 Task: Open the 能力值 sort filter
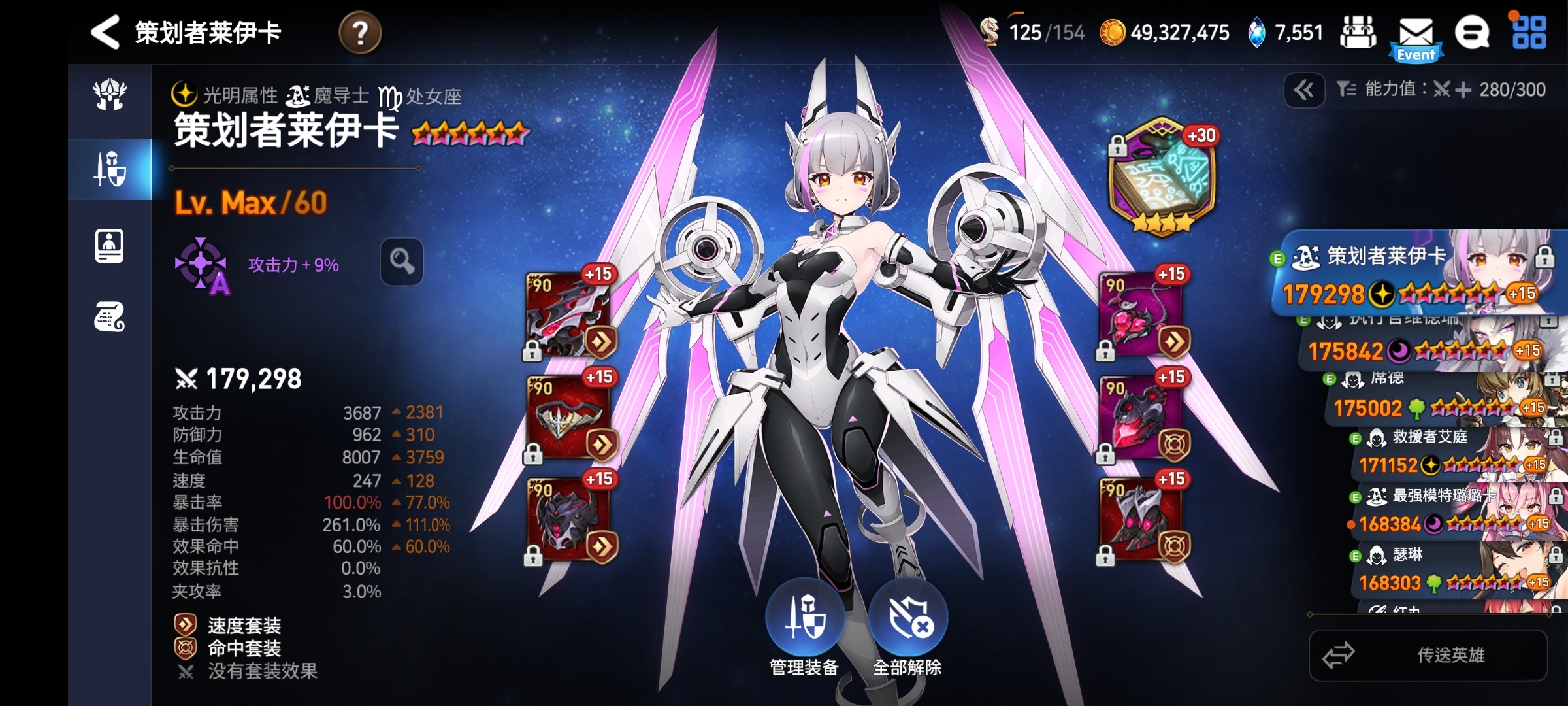coord(1441,90)
